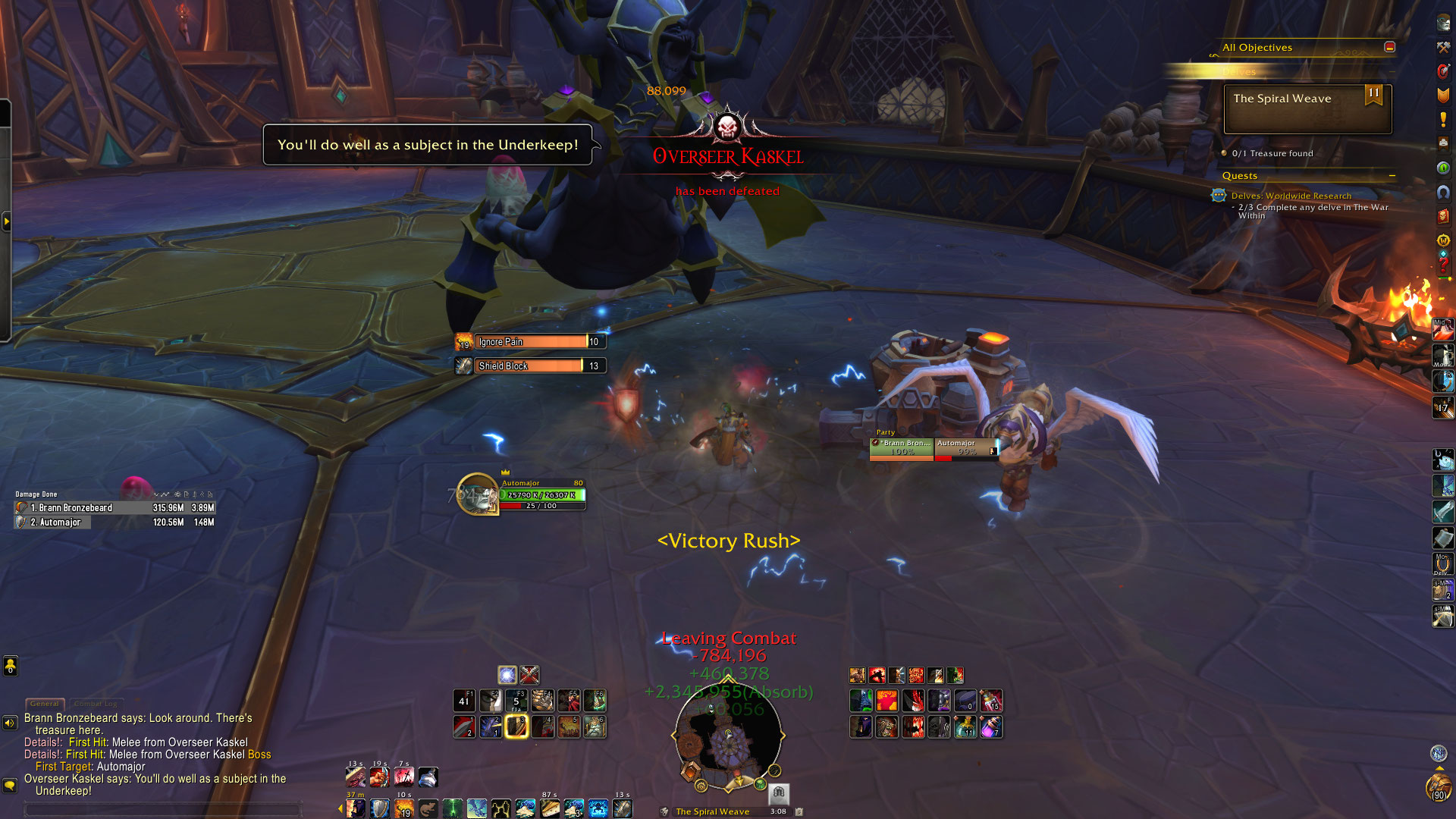
Task: Use the red potion with 15 charges
Action: tap(990, 701)
